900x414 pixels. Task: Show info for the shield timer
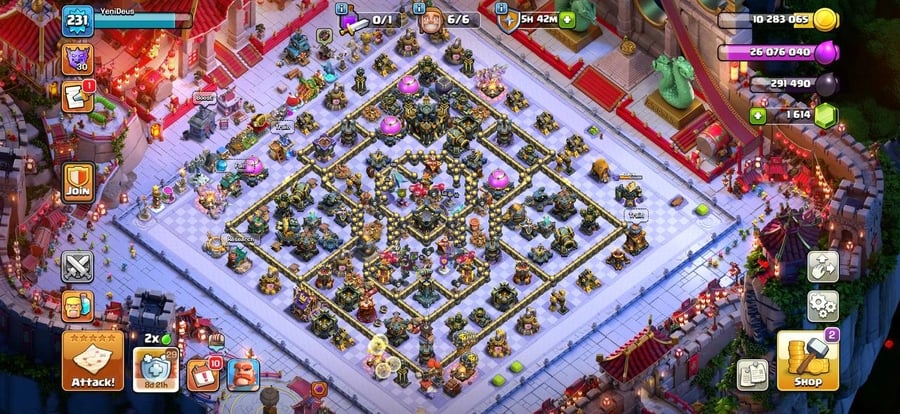pyautogui.click(x=530, y=20)
